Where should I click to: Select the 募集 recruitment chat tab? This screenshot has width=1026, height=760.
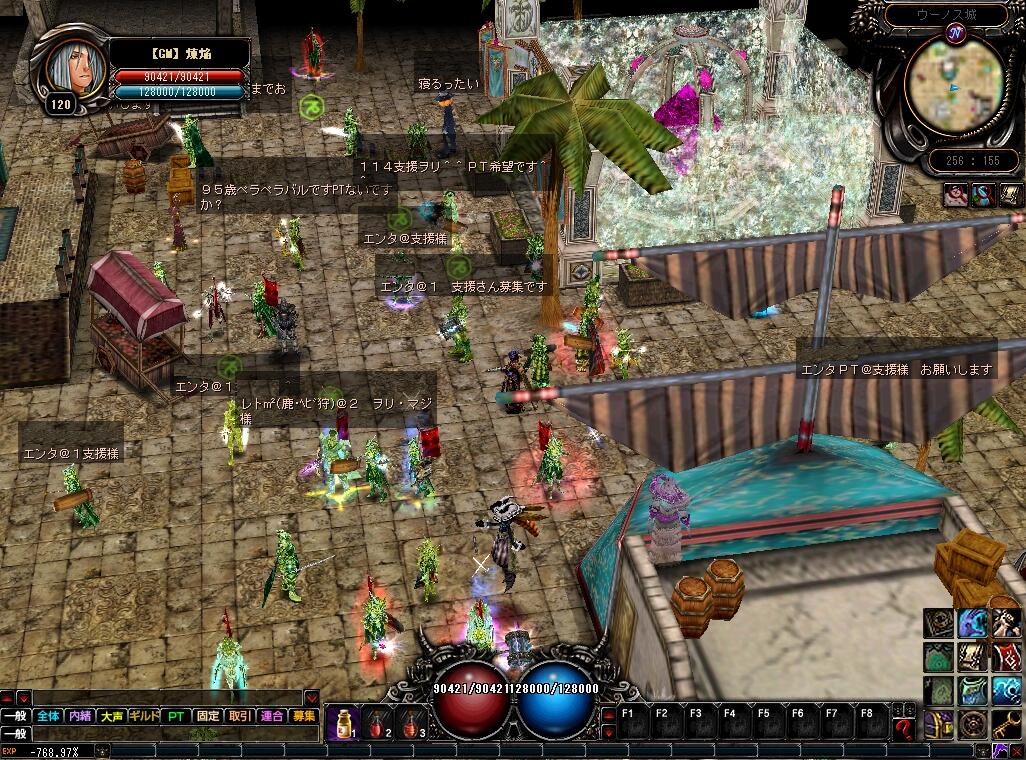pyautogui.click(x=303, y=716)
